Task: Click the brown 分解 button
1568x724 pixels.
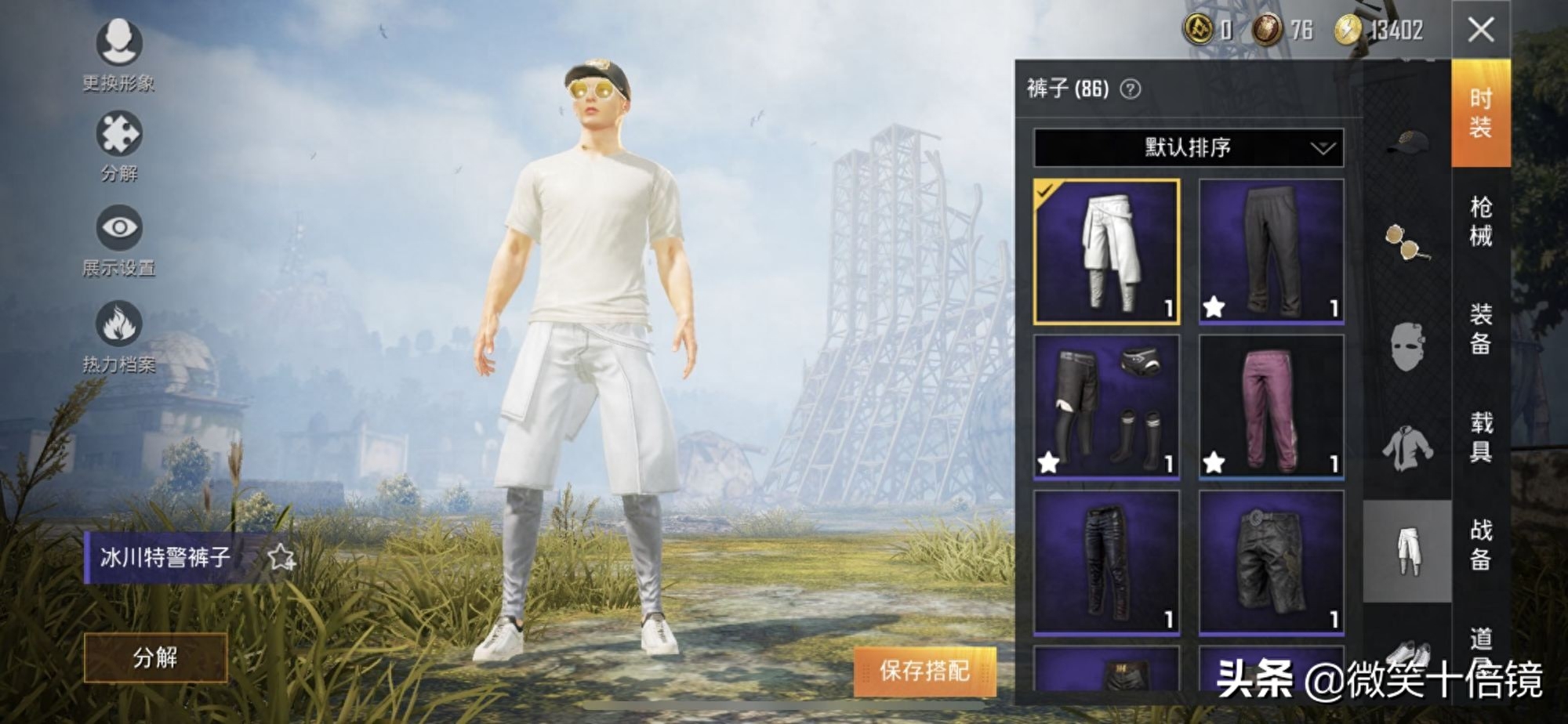Action: [155, 657]
